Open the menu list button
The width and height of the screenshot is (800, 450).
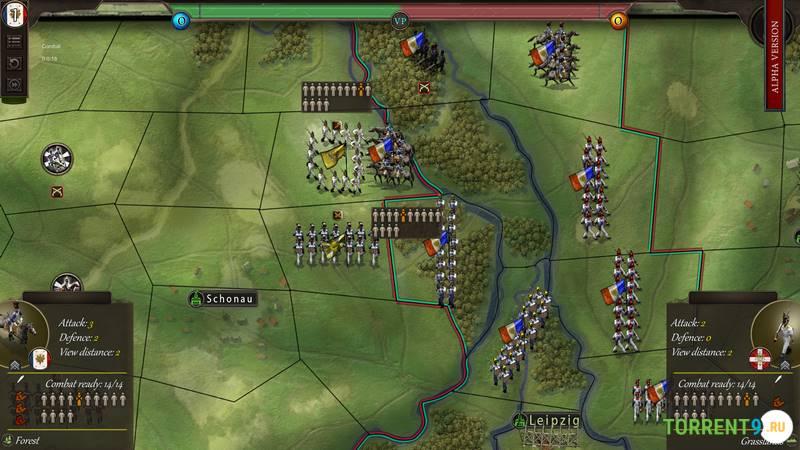15,41
